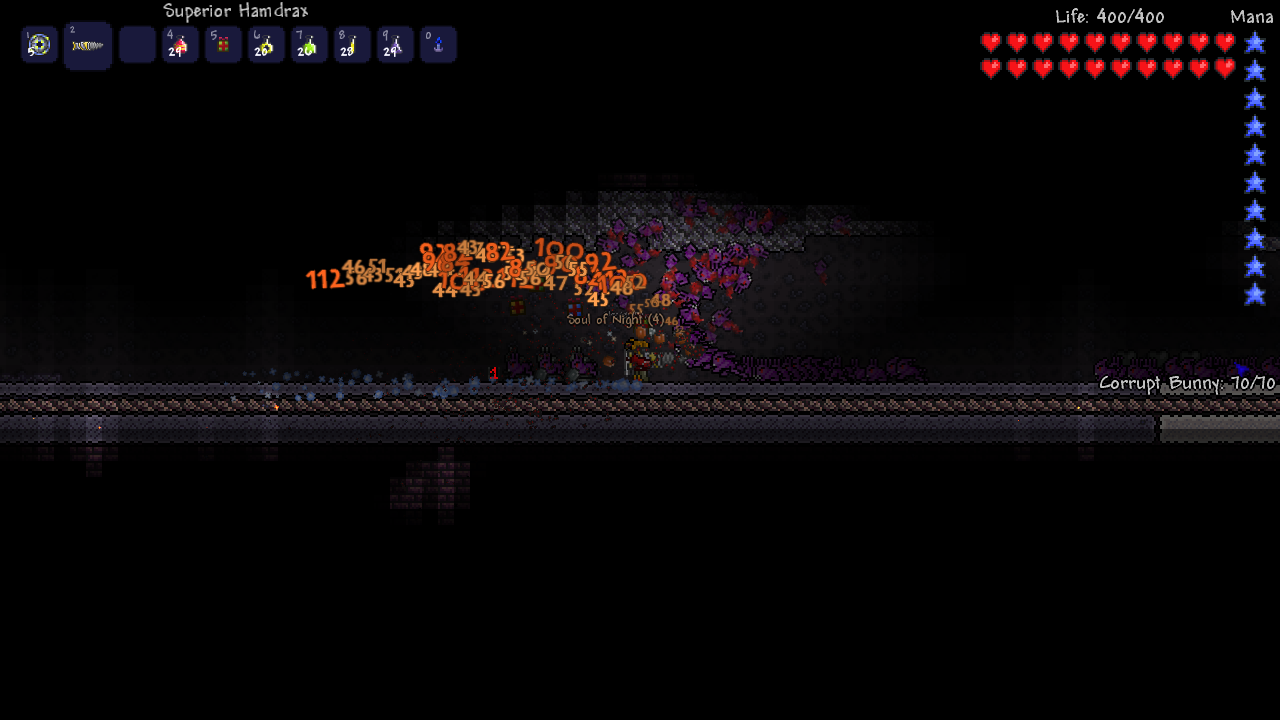Choose the yellow vial in slot 8

pos(352,45)
